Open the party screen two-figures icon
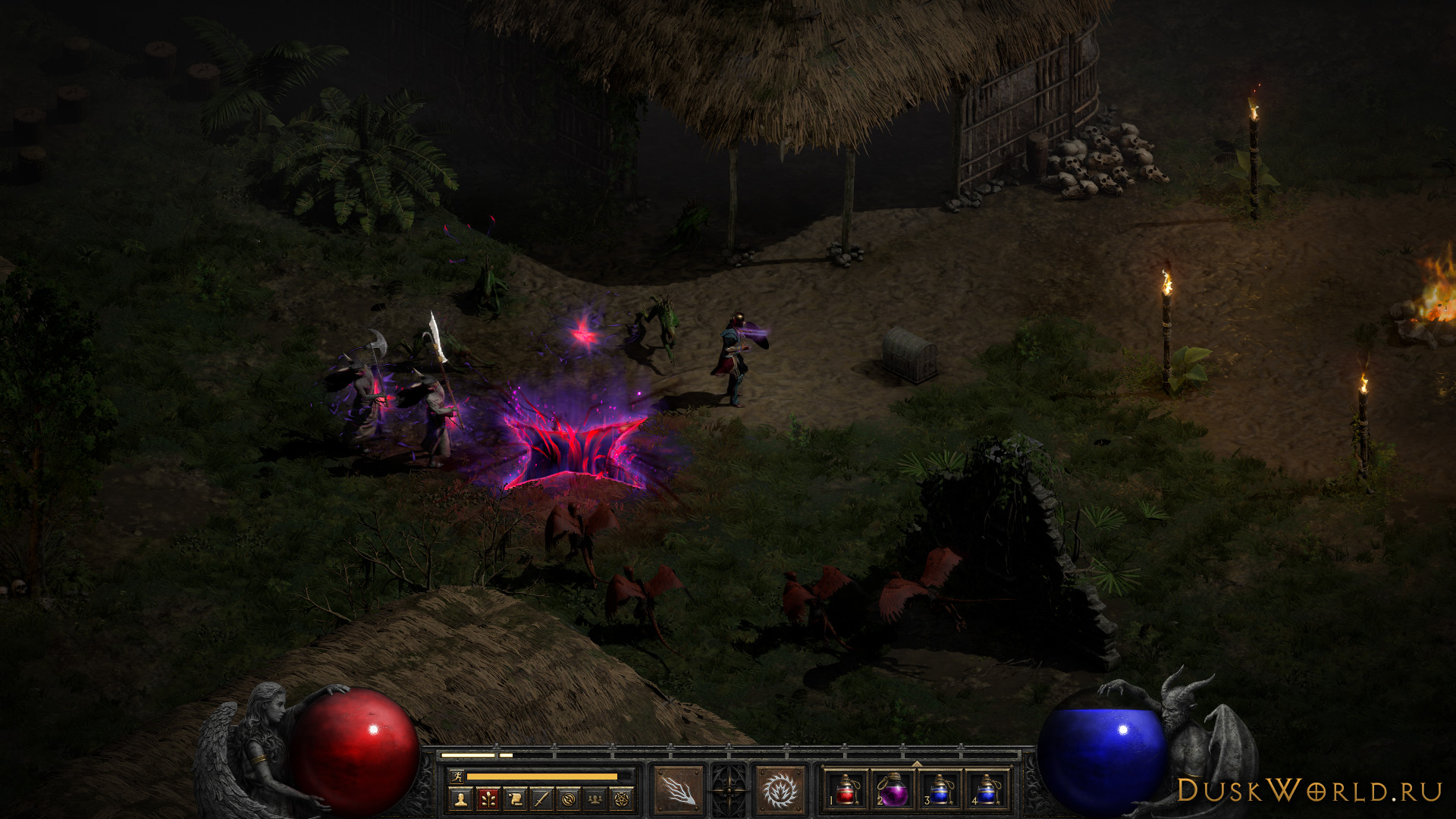The height and width of the screenshot is (819, 1456). 595,799
